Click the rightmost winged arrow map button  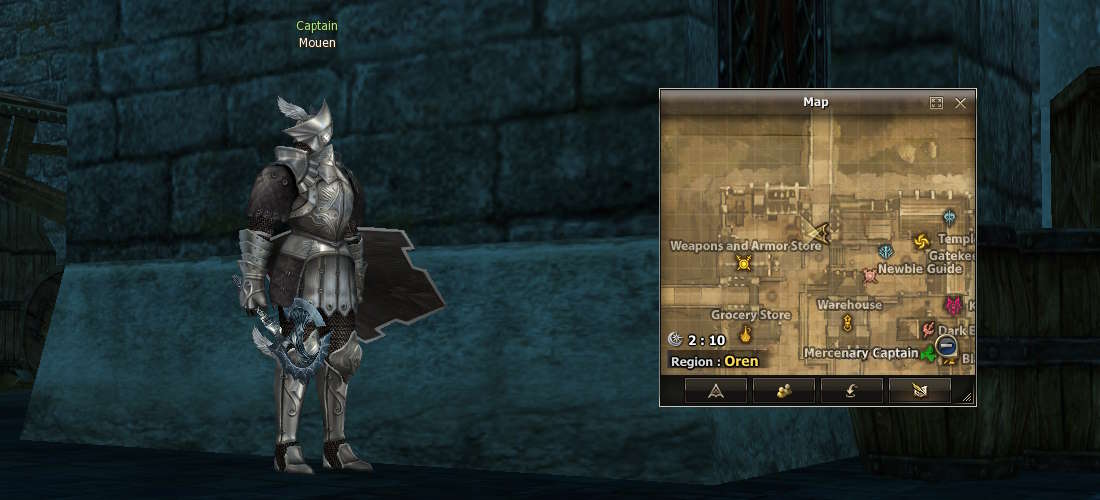(x=919, y=391)
